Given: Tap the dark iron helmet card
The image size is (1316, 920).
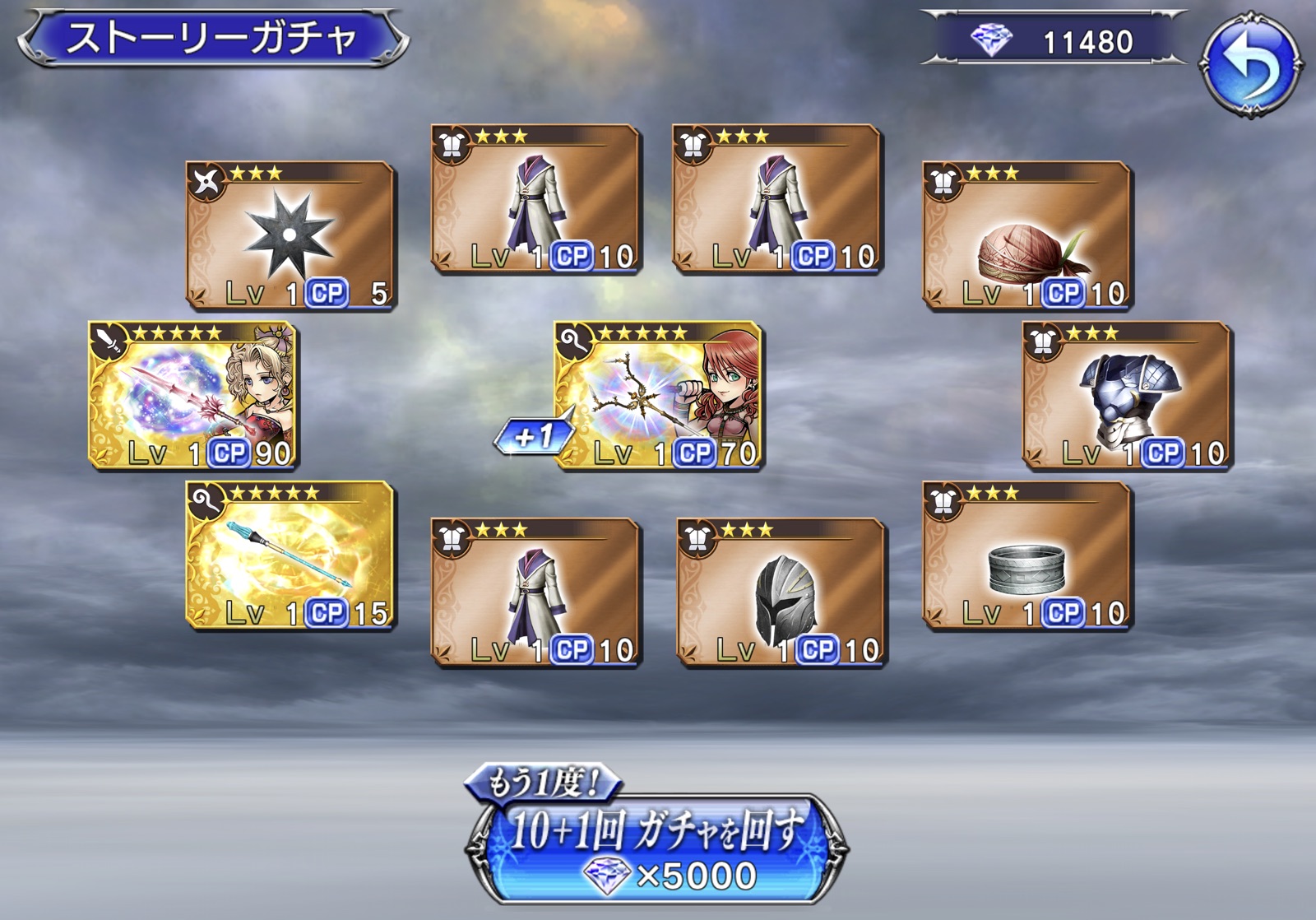Looking at the screenshot, I should pyautogui.click(x=781, y=592).
